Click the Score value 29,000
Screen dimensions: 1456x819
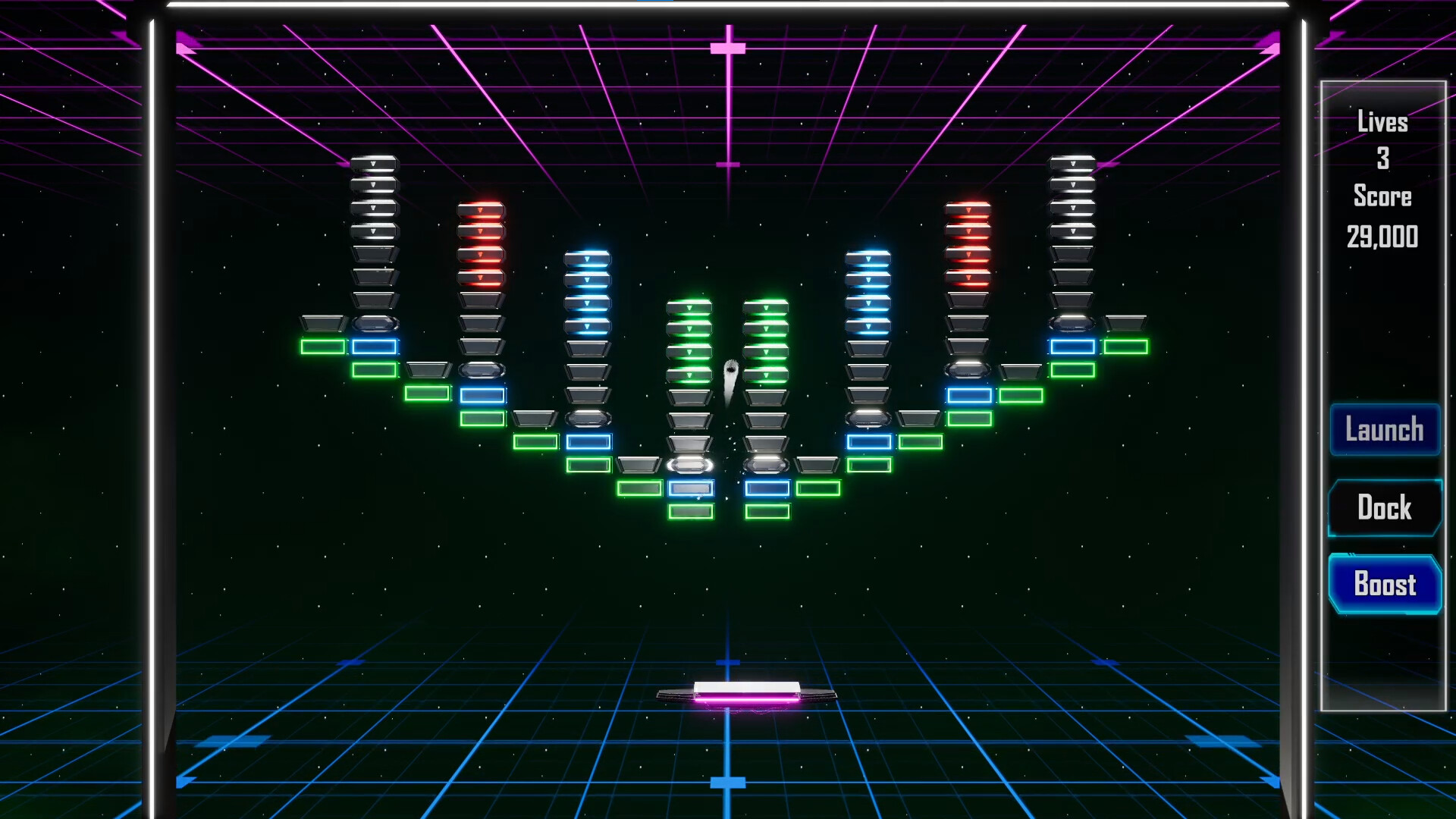pos(1382,237)
